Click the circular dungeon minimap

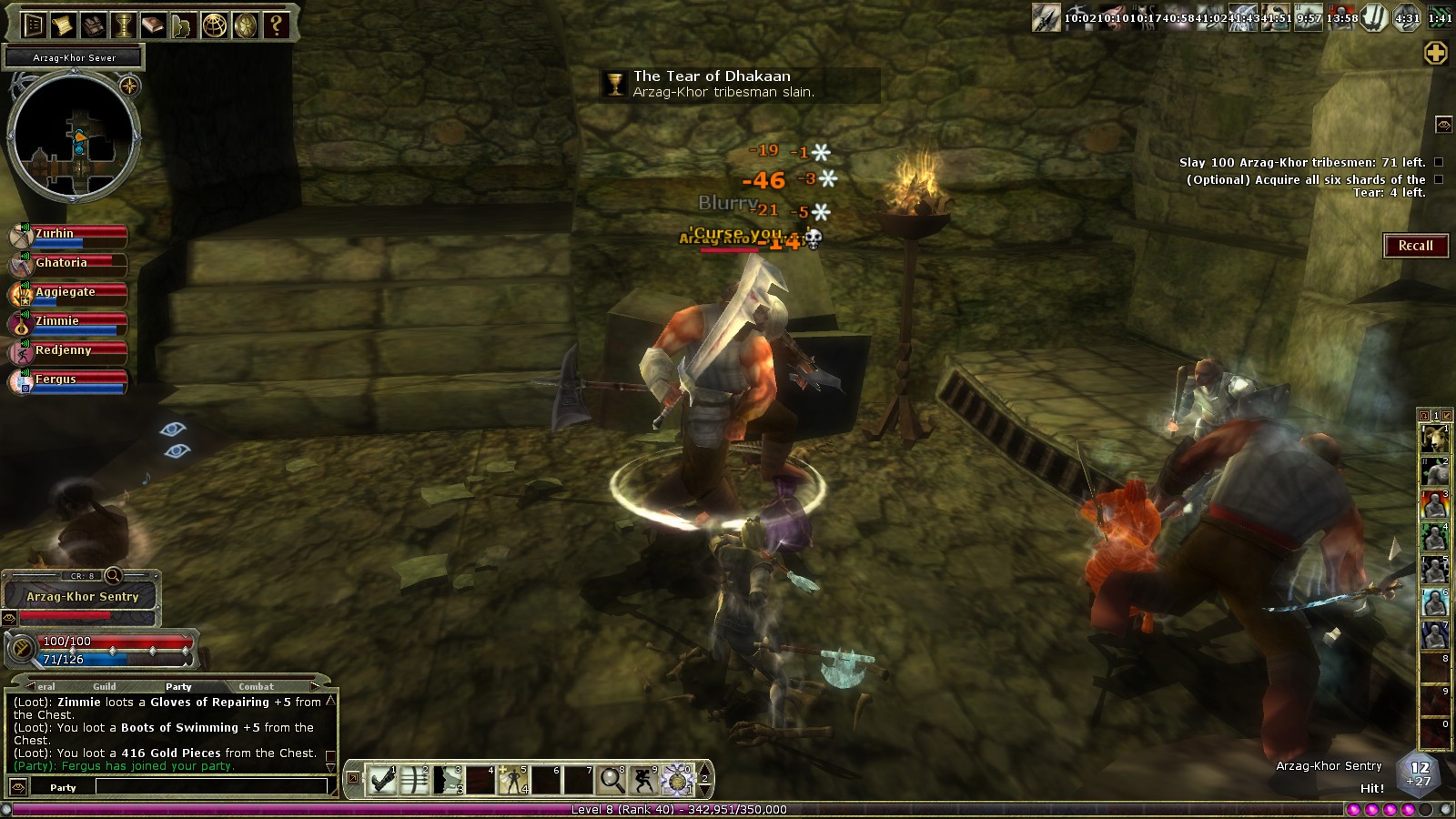[75, 136]
